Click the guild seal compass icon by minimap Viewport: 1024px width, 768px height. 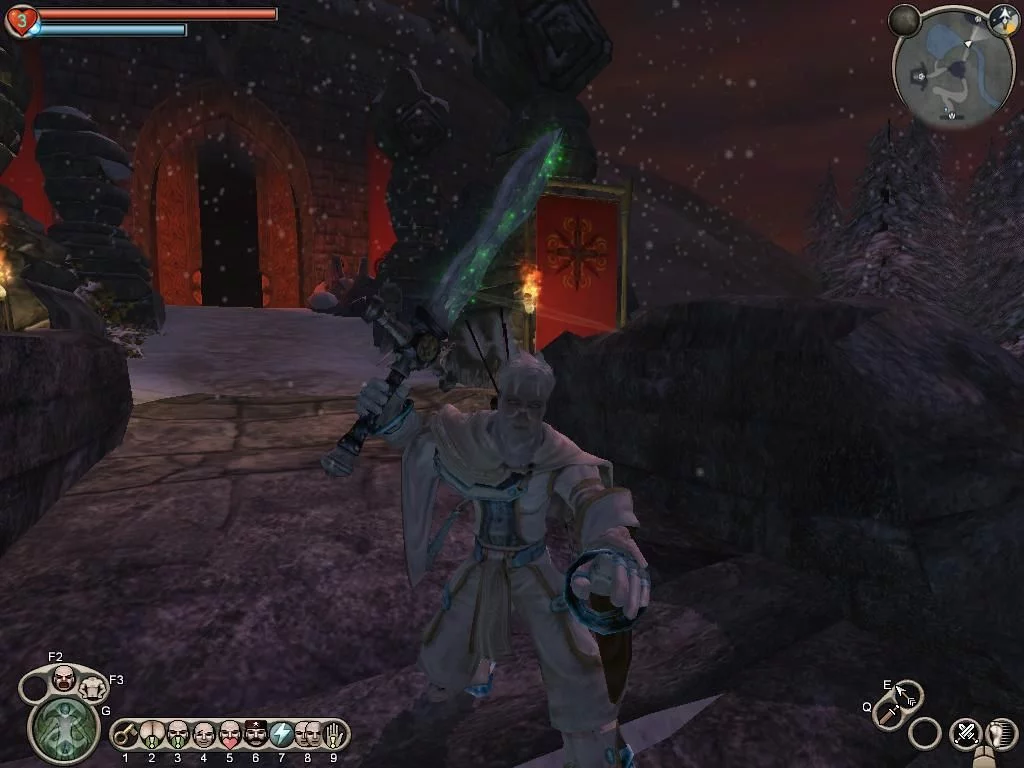(x=1003, y=19)
